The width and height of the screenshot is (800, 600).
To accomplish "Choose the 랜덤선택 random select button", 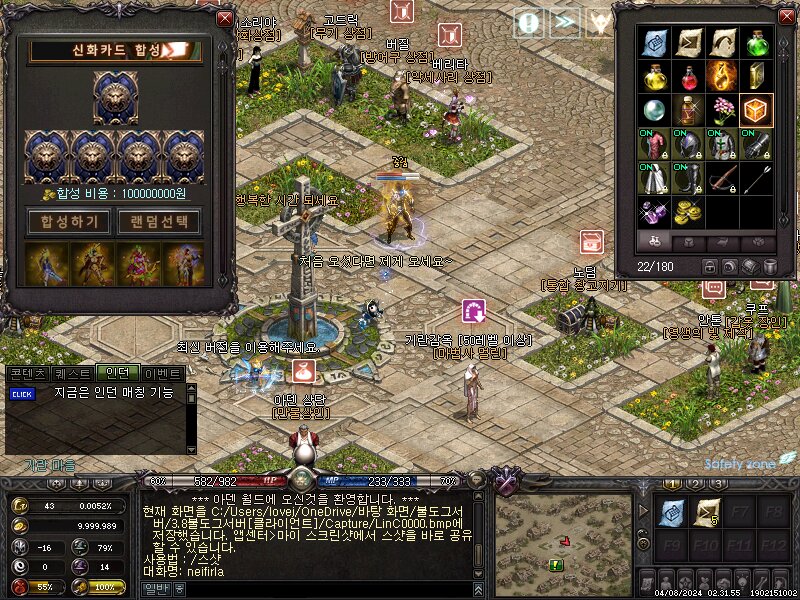I will point(160,221).
